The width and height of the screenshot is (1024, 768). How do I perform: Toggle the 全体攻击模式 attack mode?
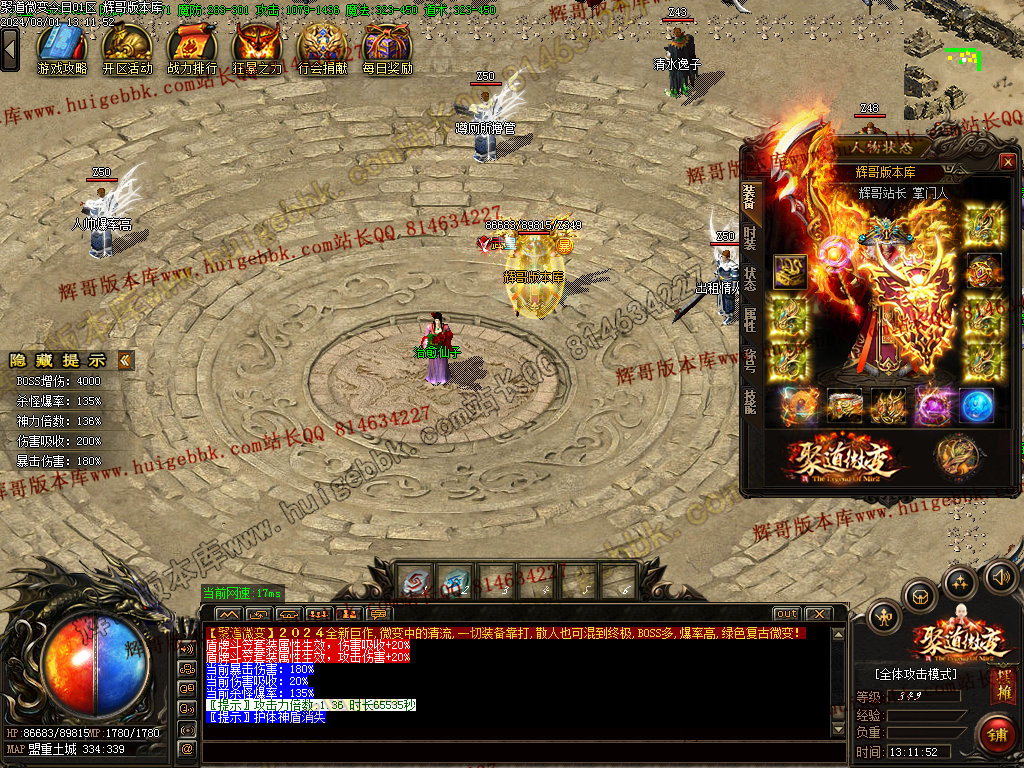click(x=914, y=674)
